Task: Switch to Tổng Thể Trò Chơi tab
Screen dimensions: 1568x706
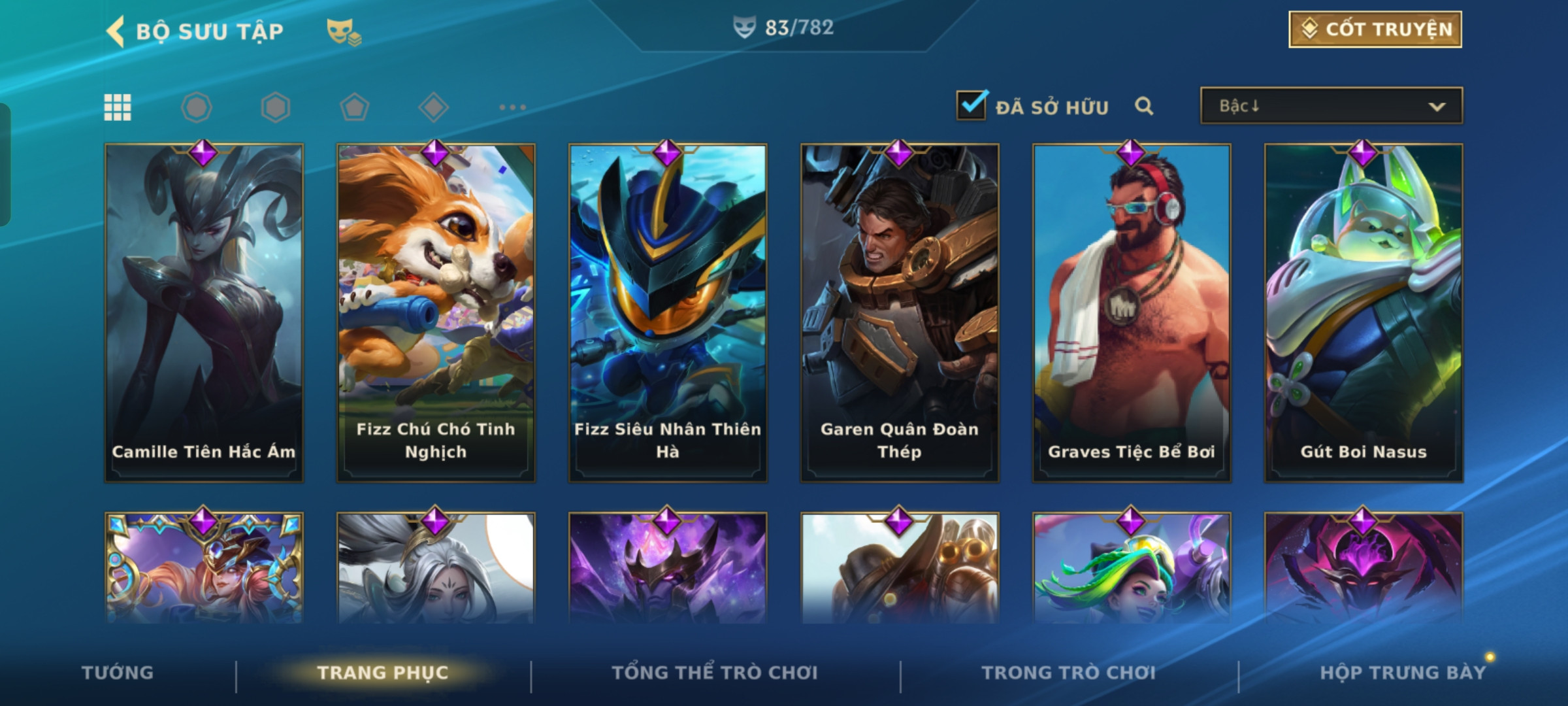Action: tap(715, 673)
